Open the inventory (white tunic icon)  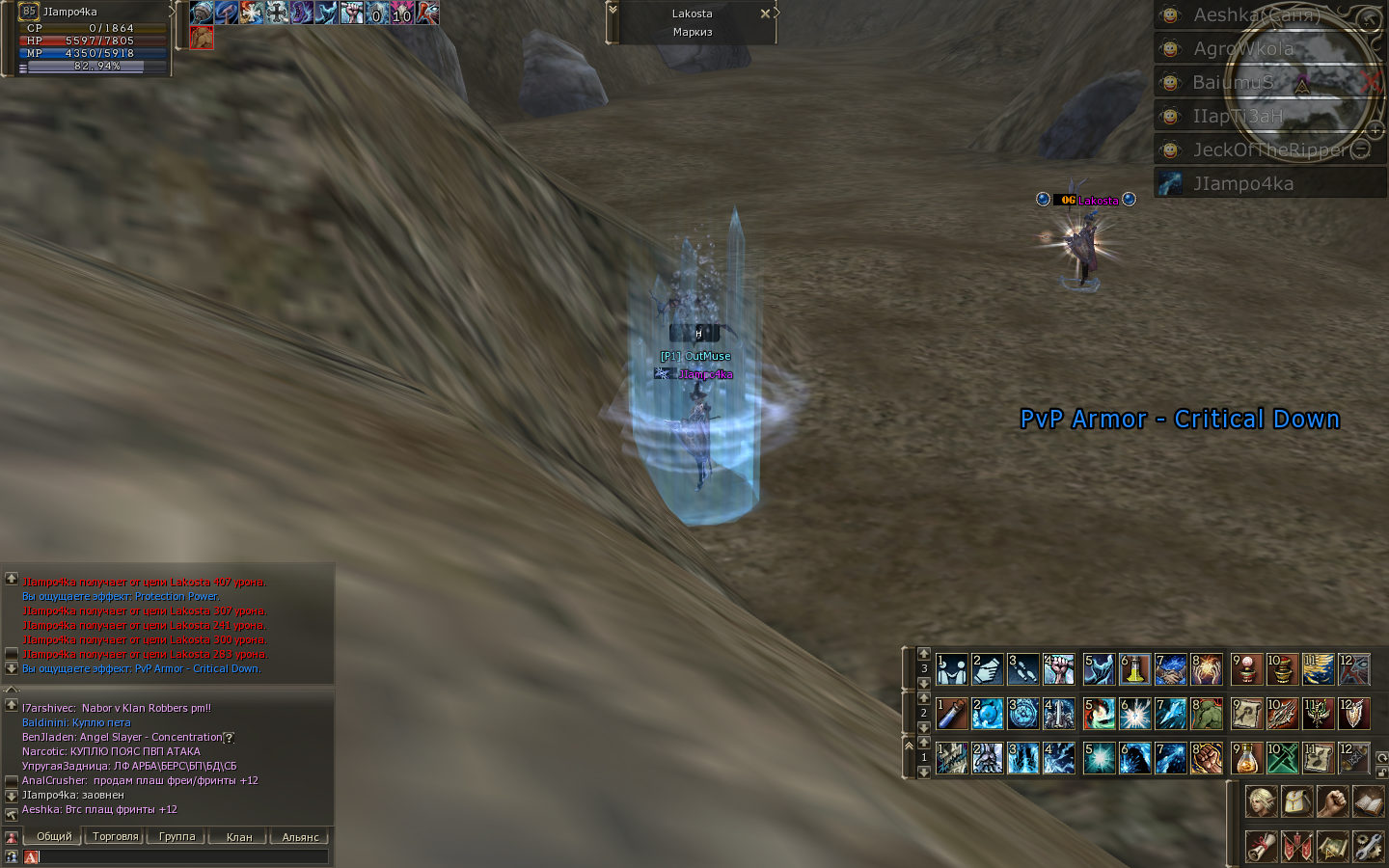tap(1296, 802)
